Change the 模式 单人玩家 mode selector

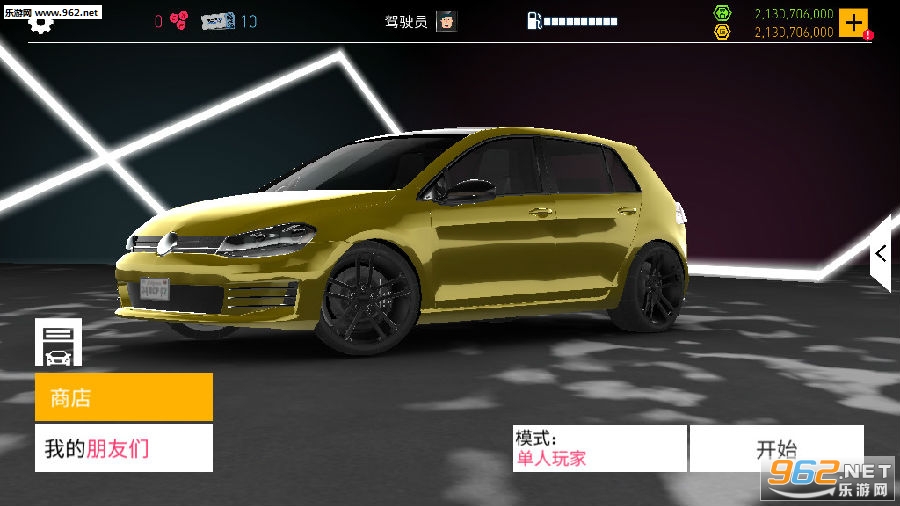(599, 448)
